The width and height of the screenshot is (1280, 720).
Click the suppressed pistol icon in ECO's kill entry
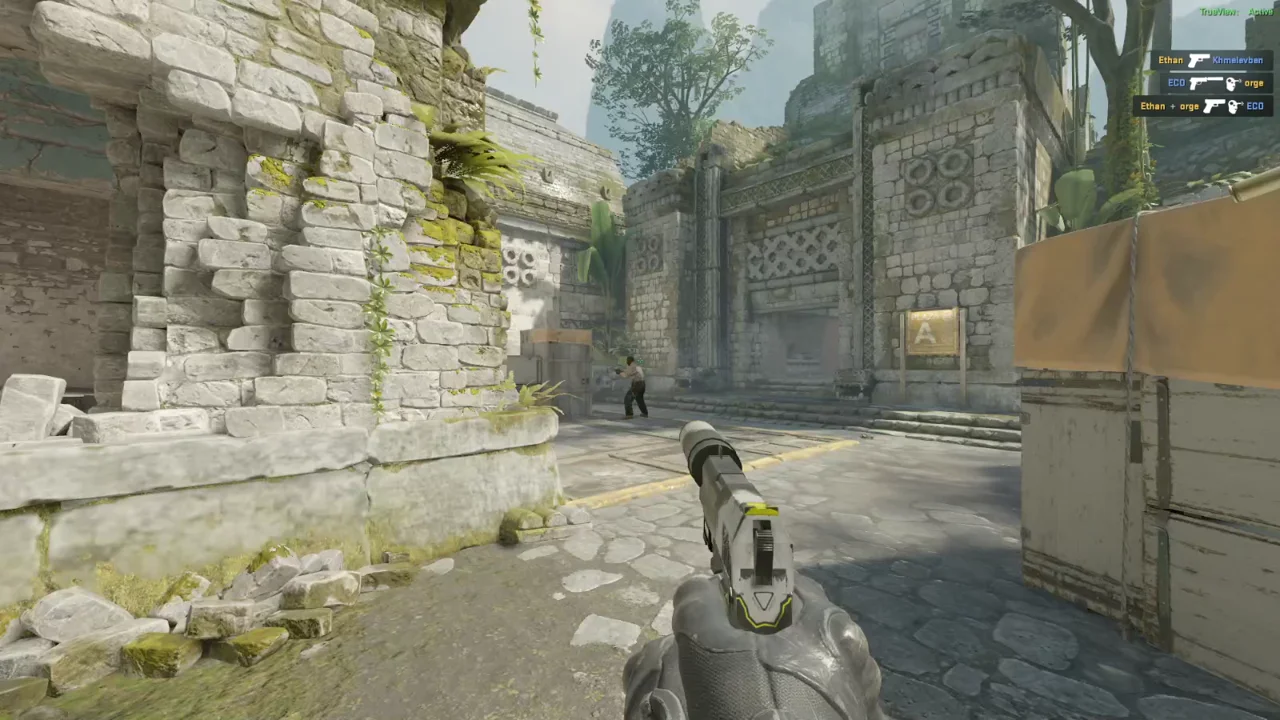click(1206, 83)
